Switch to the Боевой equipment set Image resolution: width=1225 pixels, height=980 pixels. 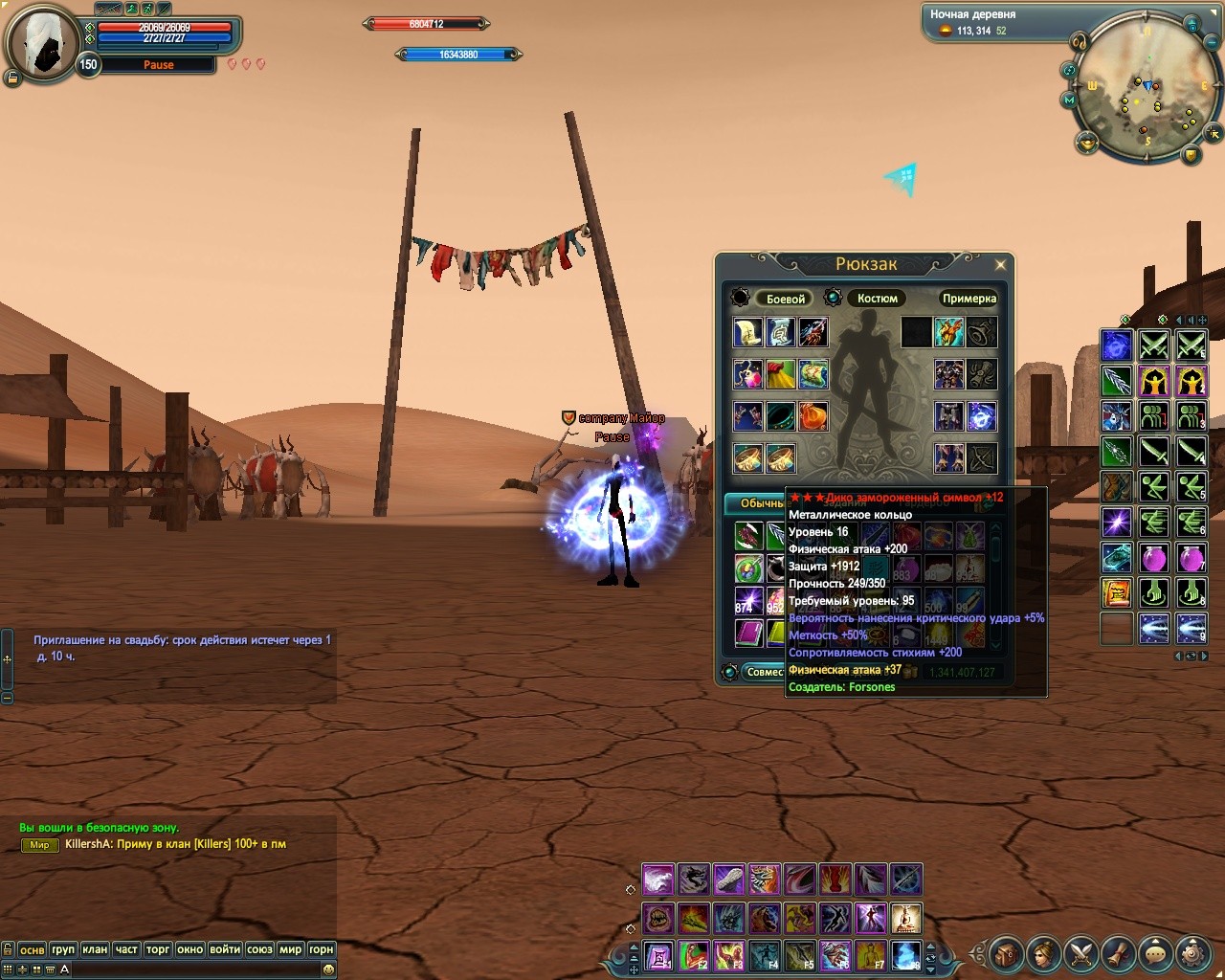click(x=786, y=299)
